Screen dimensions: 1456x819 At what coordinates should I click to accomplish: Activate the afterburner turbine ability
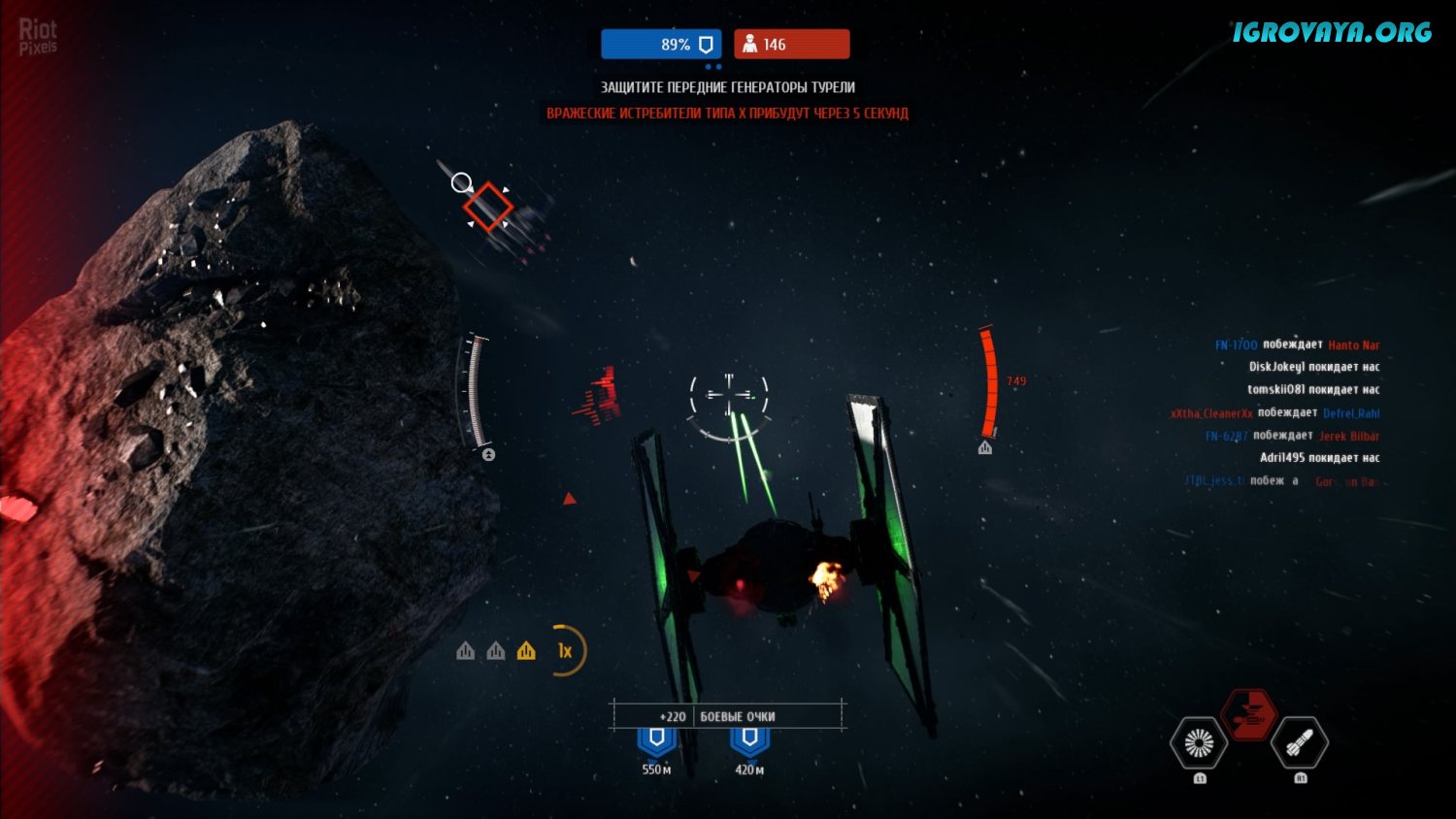pos(1199,743)
